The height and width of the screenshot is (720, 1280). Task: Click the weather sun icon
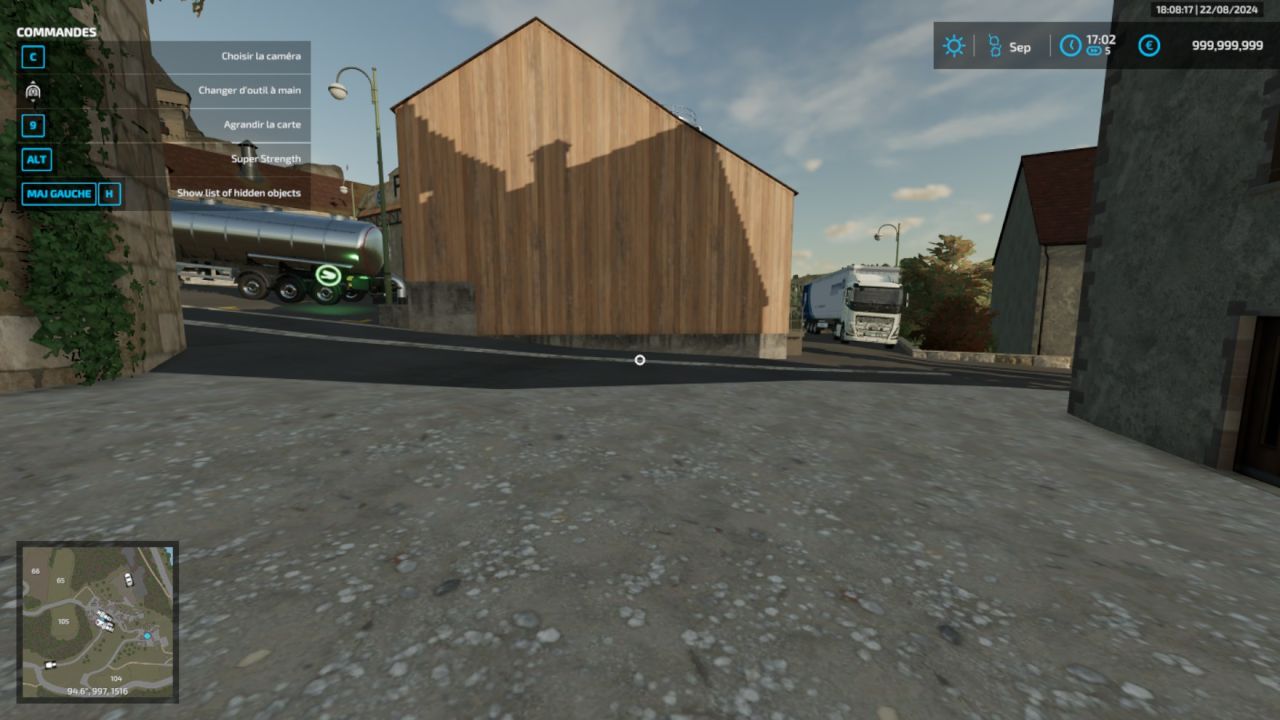click(954, 46)
